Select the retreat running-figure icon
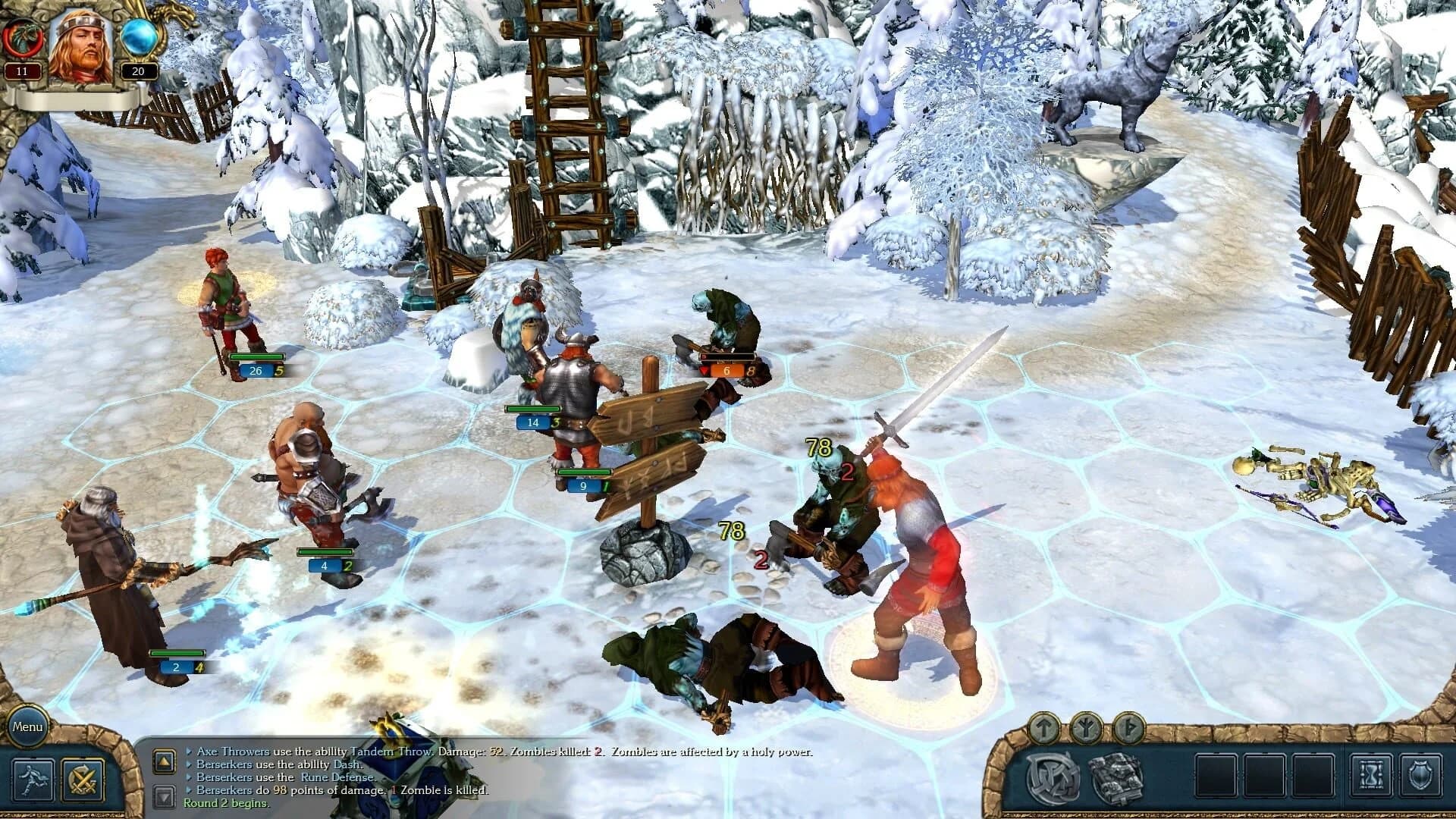The width and height of the screenshot is (1456, 819). 32,779
